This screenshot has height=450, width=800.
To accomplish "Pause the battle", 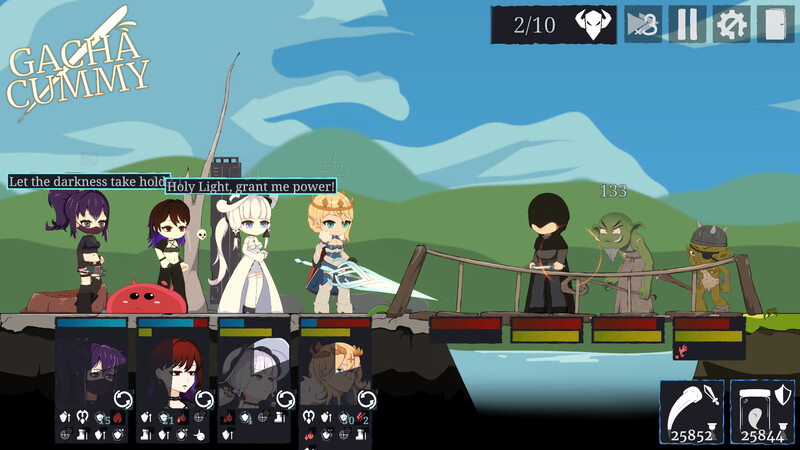I will 687,24.
